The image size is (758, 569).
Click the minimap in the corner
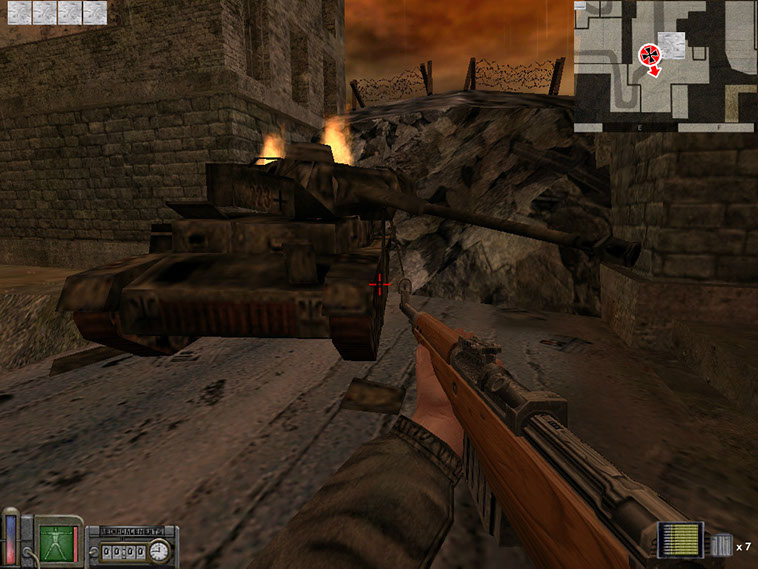click(x=665, y=66)
